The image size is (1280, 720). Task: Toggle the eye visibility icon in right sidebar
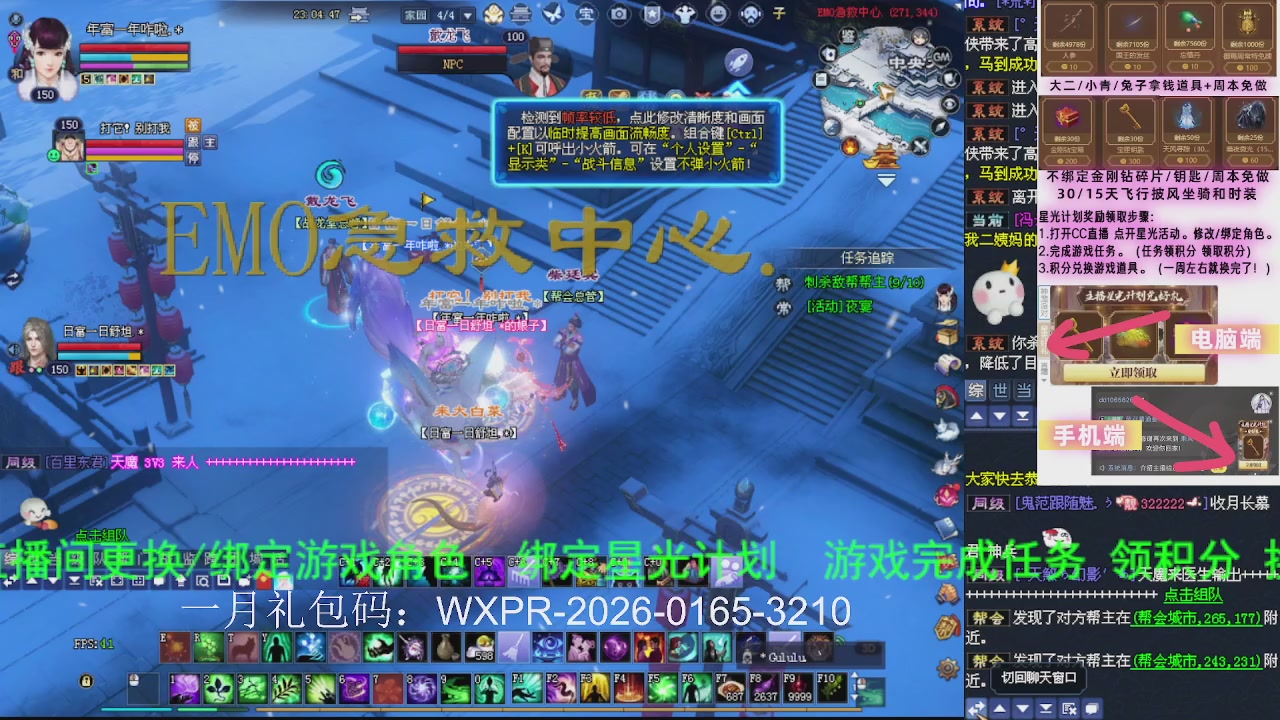949,103
